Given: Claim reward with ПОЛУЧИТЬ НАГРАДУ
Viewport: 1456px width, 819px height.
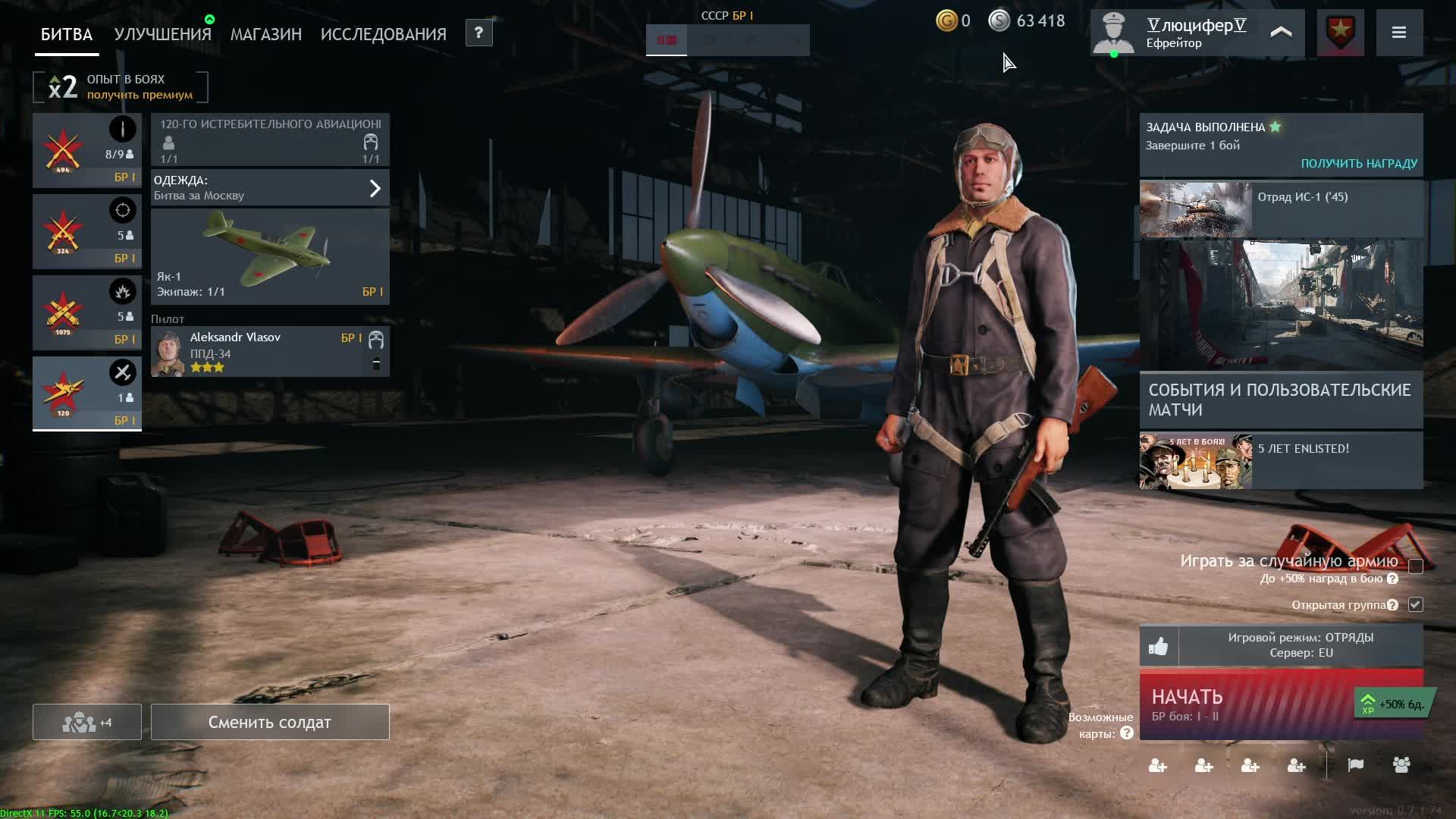Looking at the screenshot, I should [x=1358, y=163].
